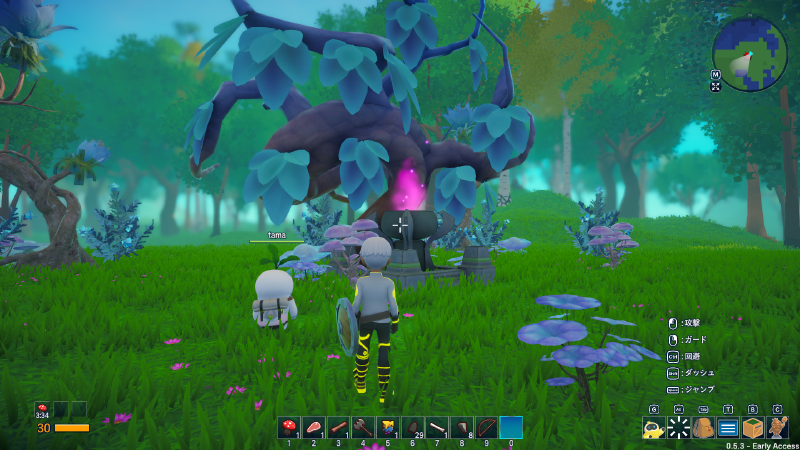Choose the wooden log hotbar slot
Image resolution: width=800 pixels, height=450 pixels.
(338, 428)
